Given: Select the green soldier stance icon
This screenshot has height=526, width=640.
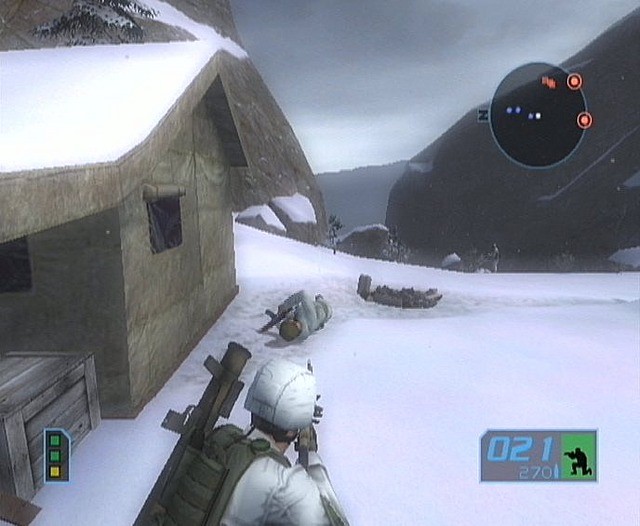Looking at the screenshot, I should click(578, 456).
